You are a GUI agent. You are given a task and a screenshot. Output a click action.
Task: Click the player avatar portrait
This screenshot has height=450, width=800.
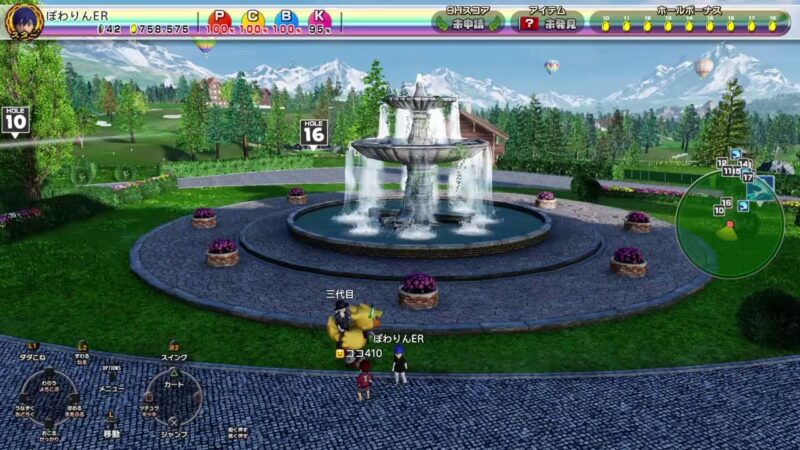tap(22, 20)
